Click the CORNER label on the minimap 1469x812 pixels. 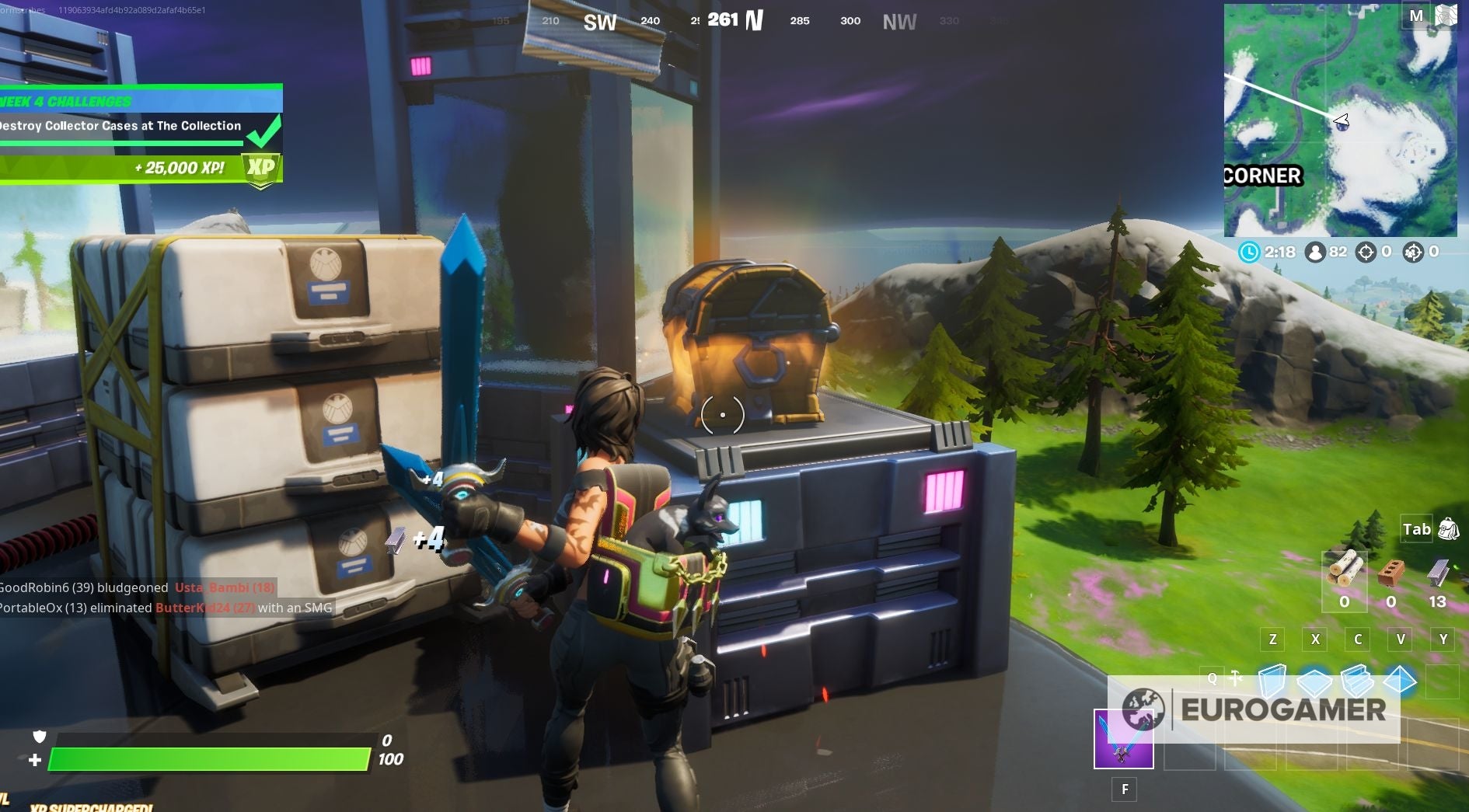click(1261, 176)
